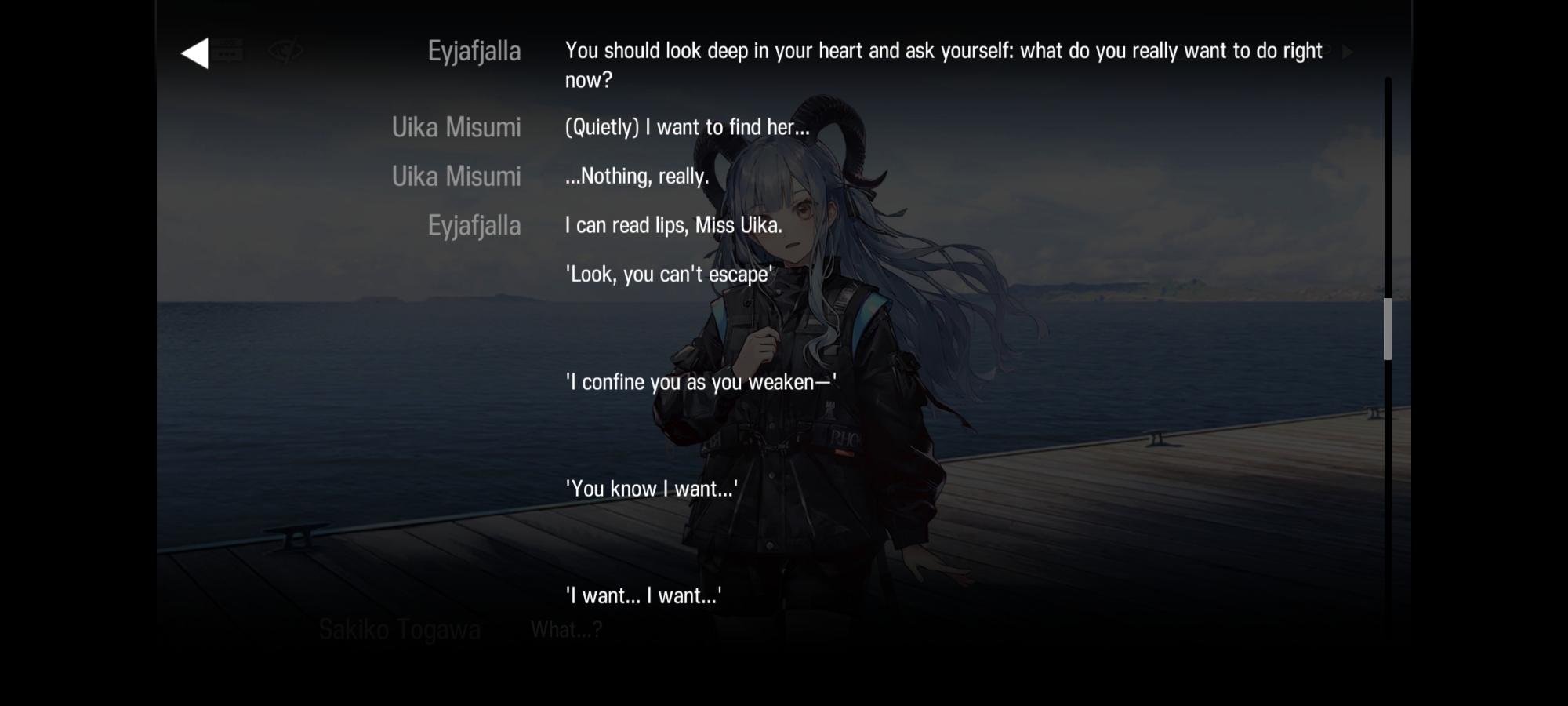Toggle the crossed-out eye hide-UI icon
This screenshot has width=1568, height=706.
285,52
